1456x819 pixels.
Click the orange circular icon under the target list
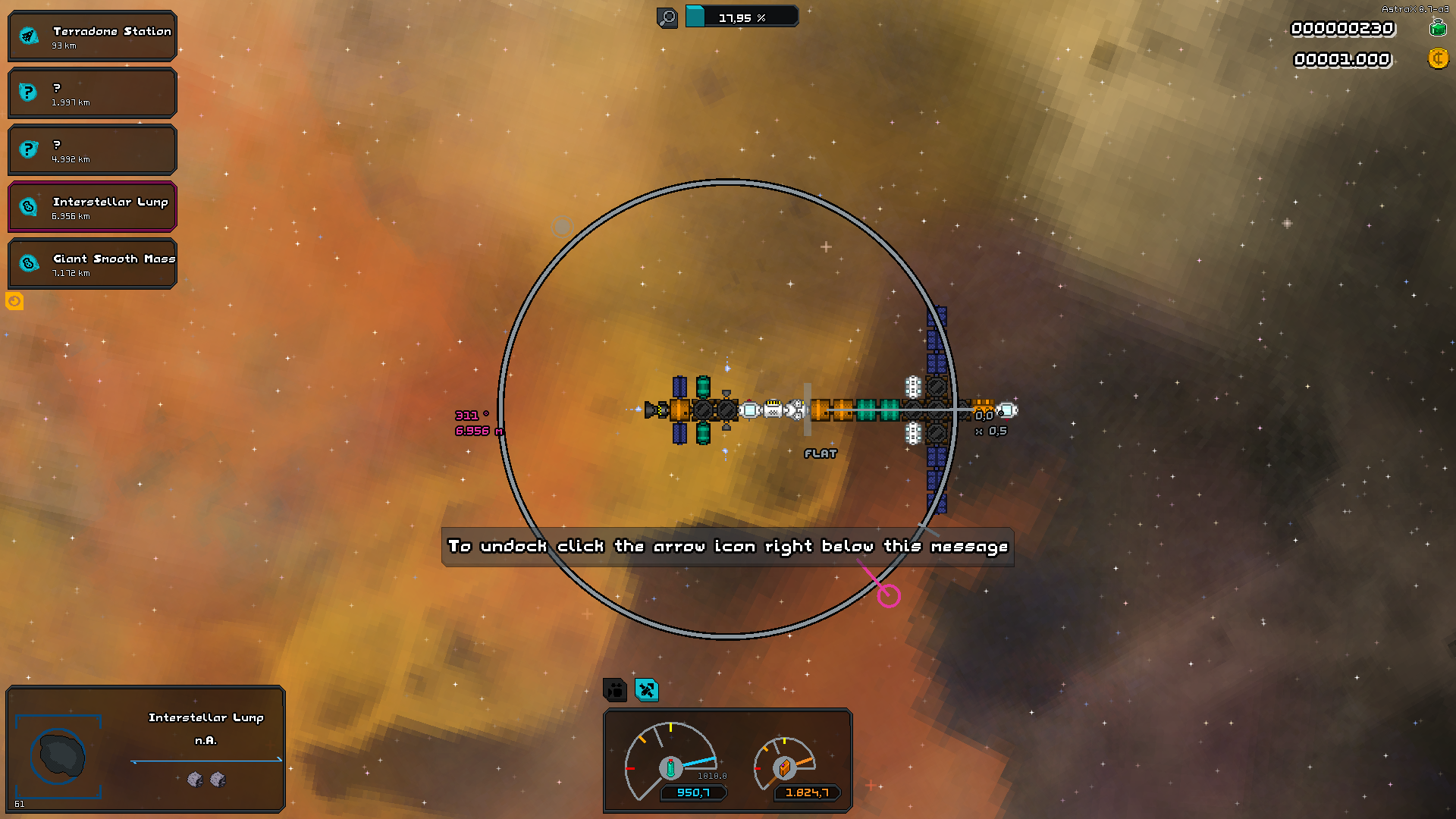point(14,302)
